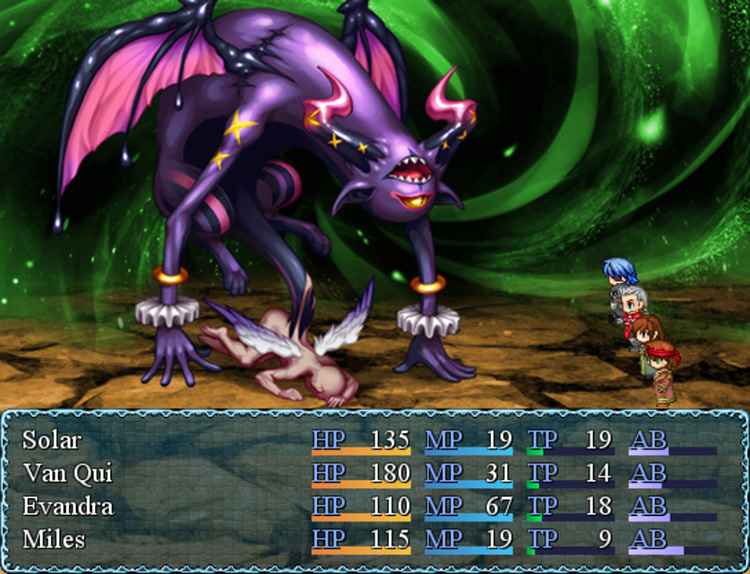Choose Van Qui's party status row

click(67, 473)
